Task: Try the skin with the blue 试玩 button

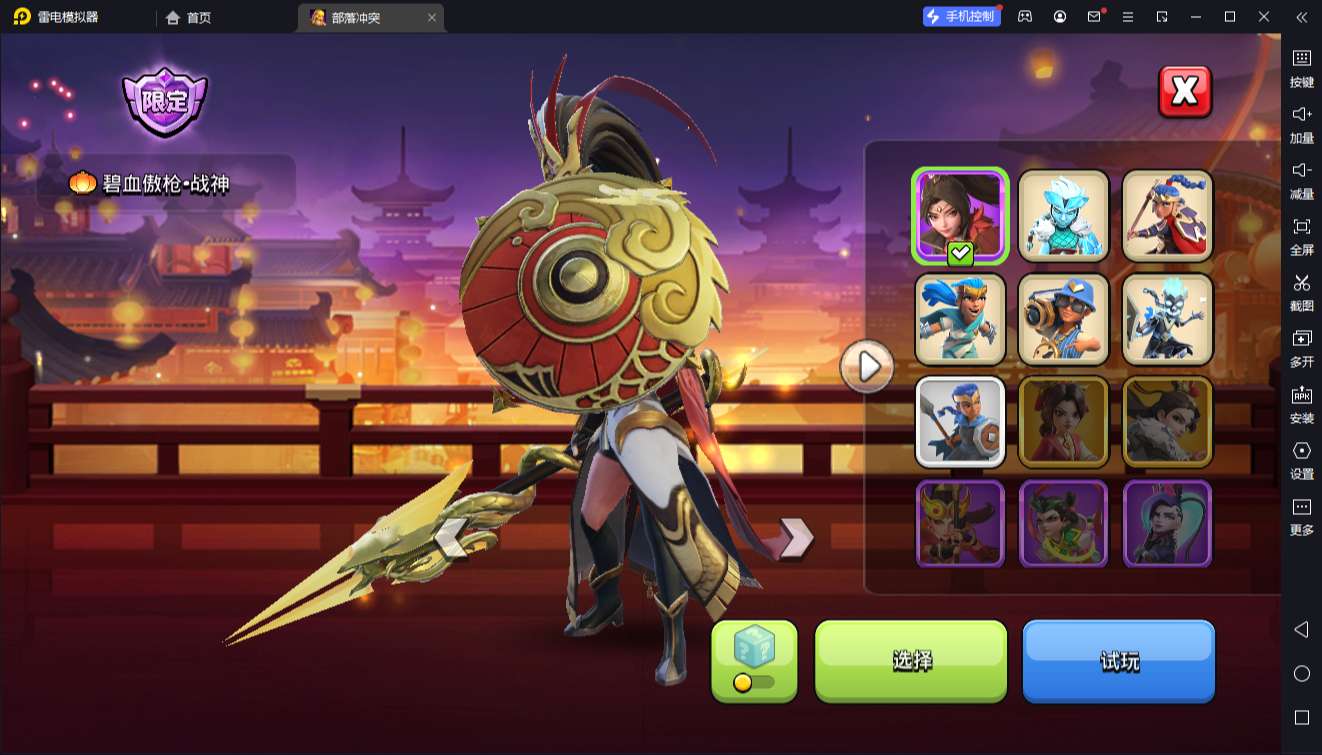Action: tap(1118, 660)
